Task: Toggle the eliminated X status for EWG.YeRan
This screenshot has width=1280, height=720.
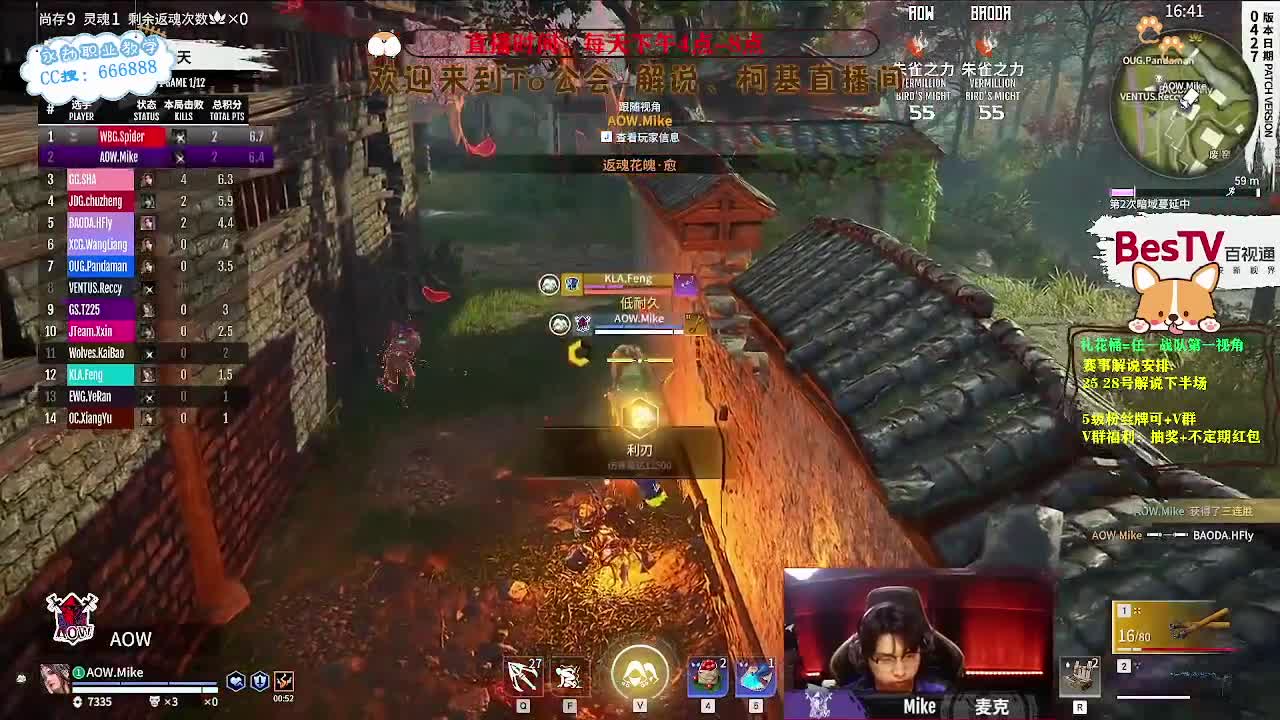Action: 150,396
